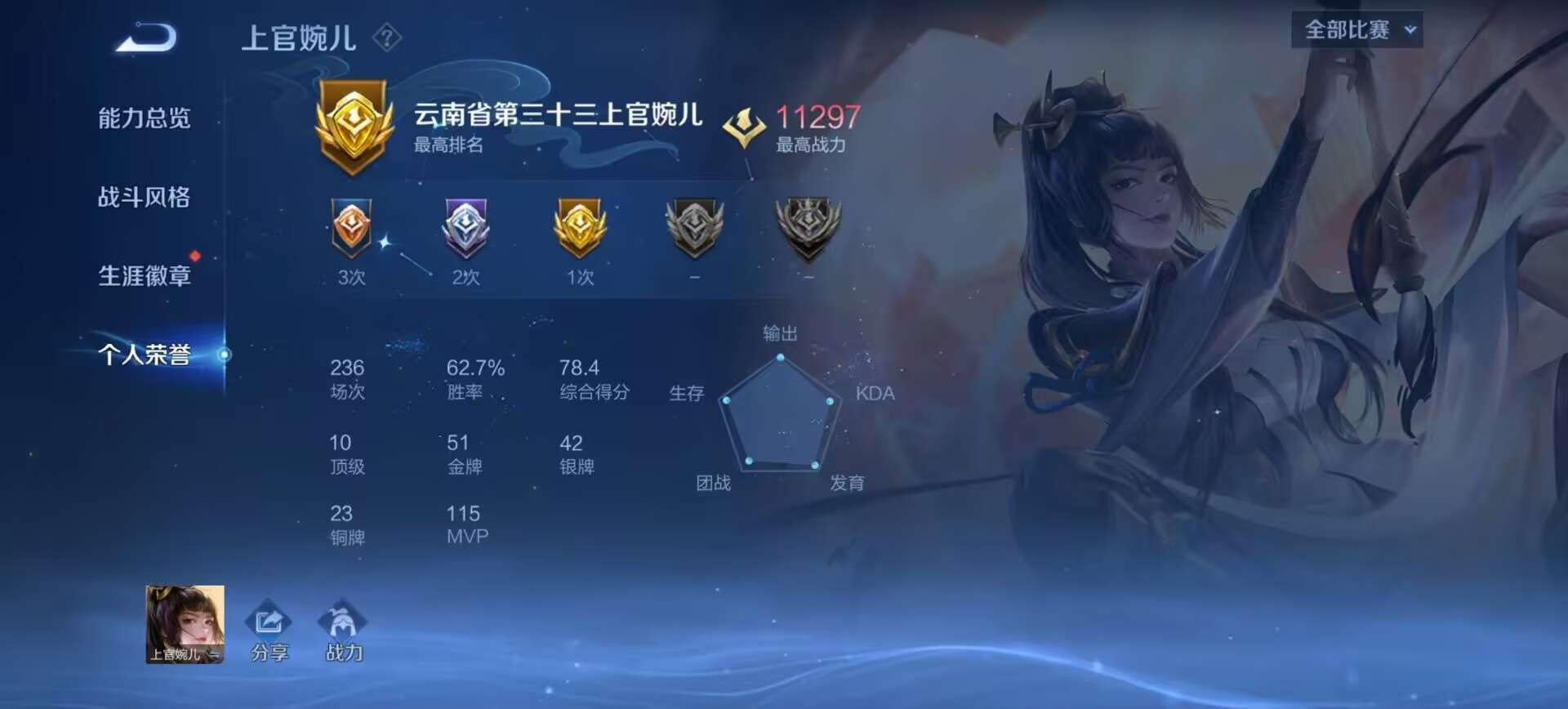
Task: Click the gold medal marked 1次
Action: click(580, 233)
